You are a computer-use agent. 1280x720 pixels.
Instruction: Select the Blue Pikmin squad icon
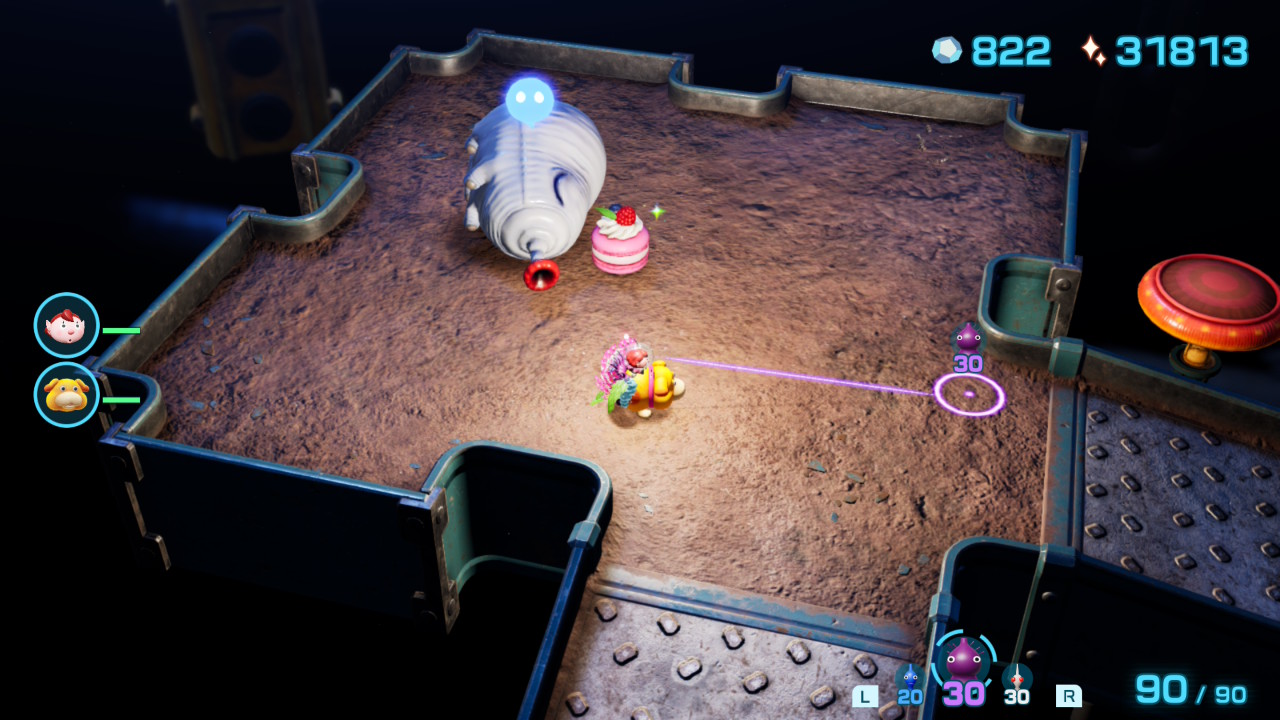pyautogui.click(x=909, y=678)
